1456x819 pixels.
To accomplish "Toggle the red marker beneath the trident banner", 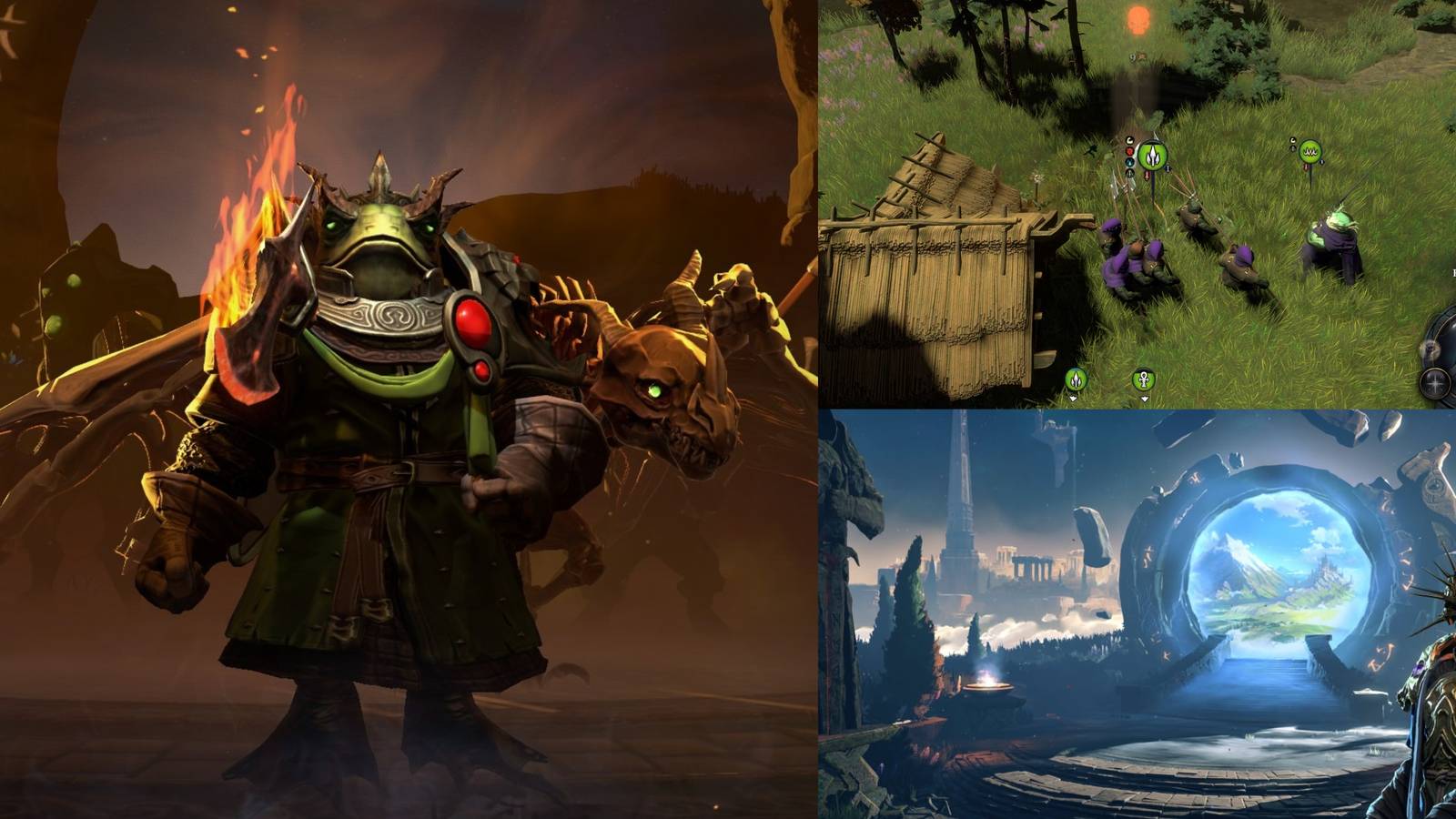I will pyautogui.click(x=1146, y=176).
